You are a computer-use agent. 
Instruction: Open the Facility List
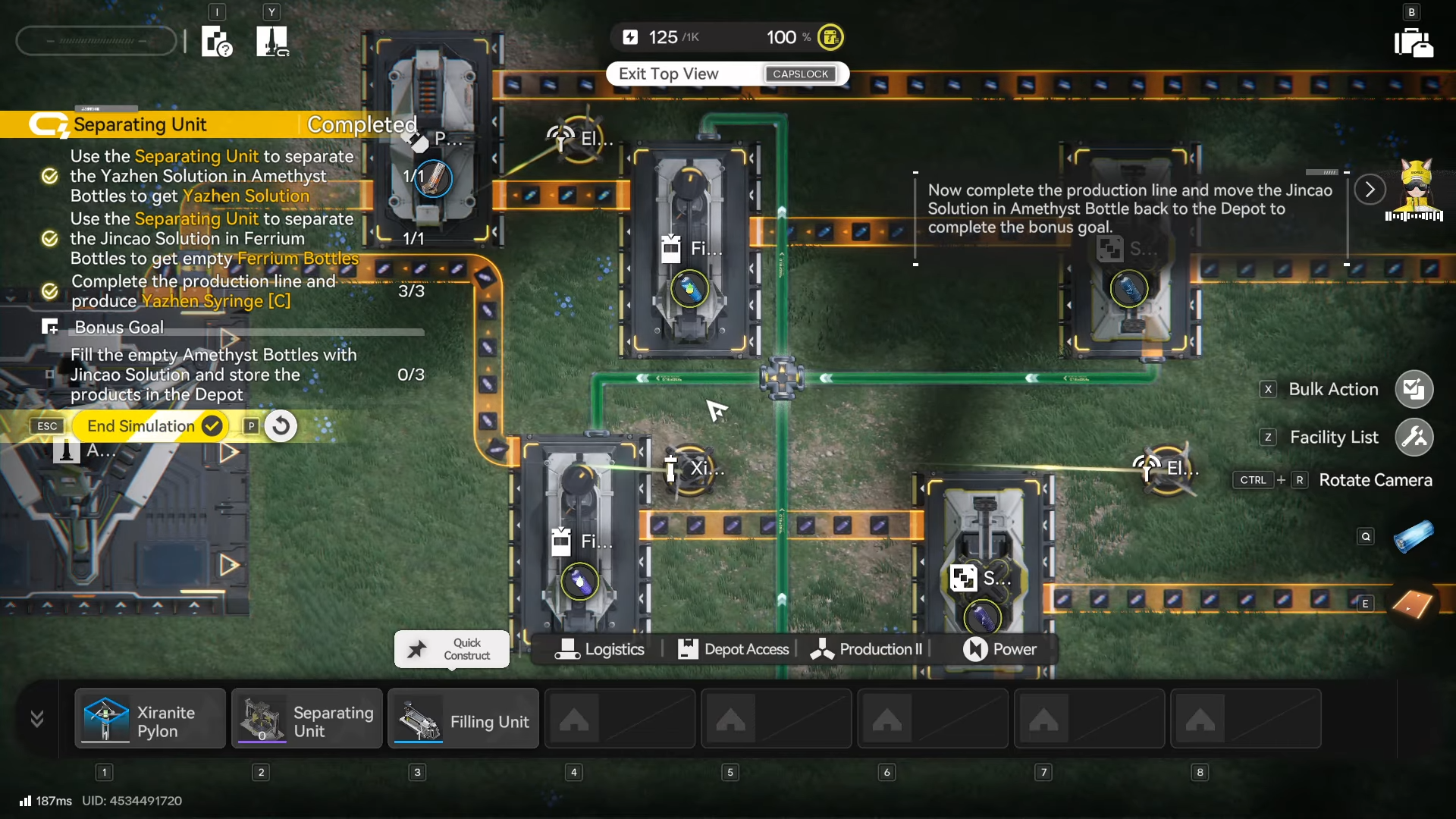[1414, 437]
